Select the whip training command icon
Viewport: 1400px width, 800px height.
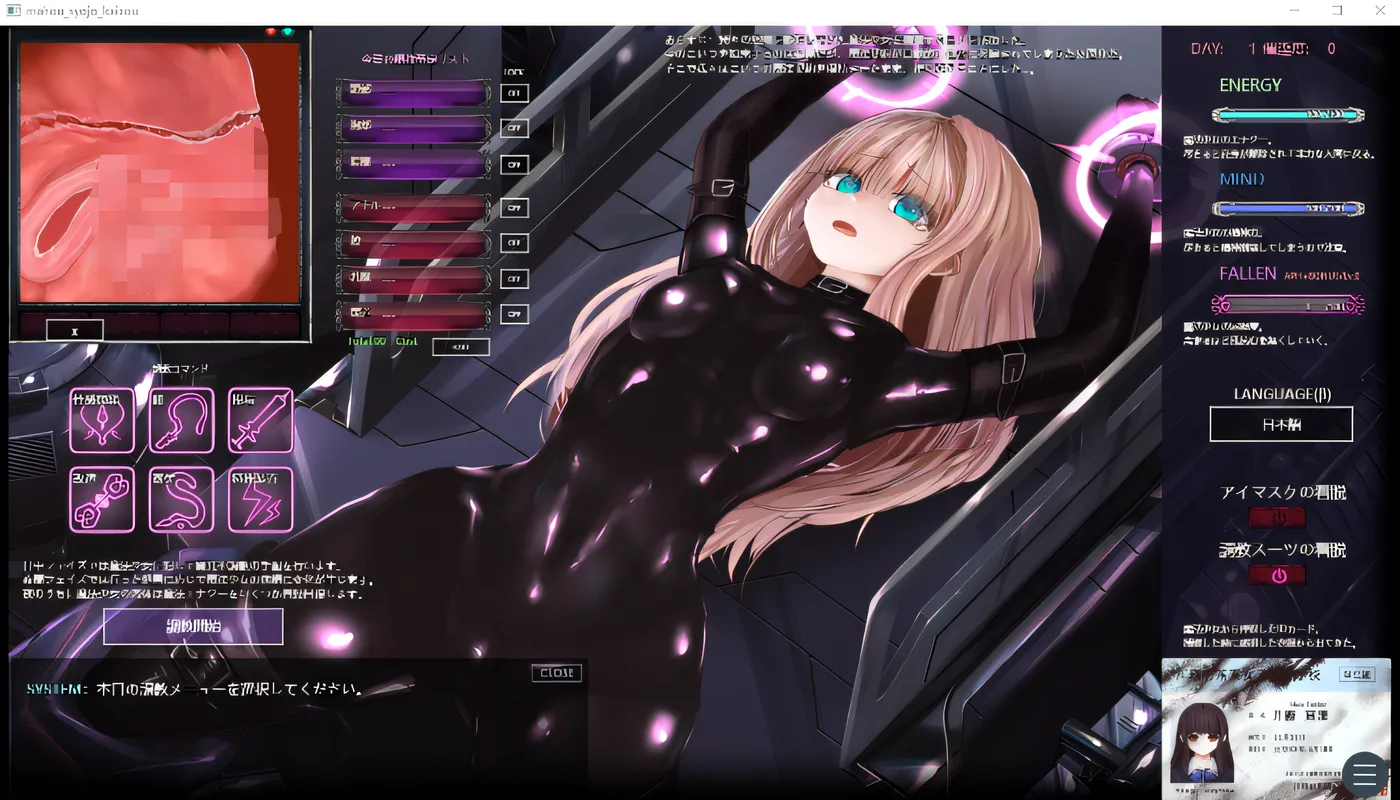pyautogui.click(x=181, y=421)
